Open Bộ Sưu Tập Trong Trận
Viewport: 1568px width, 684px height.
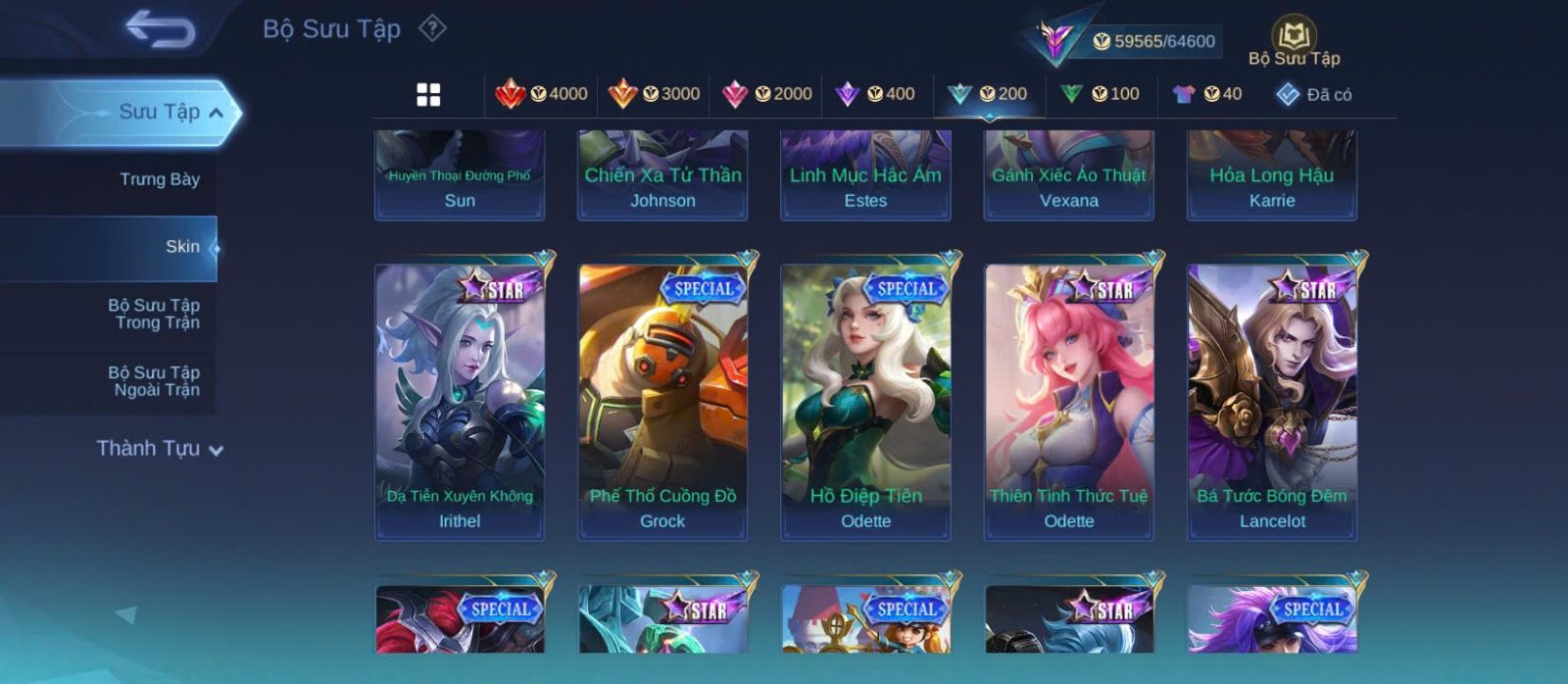[154, 314]
